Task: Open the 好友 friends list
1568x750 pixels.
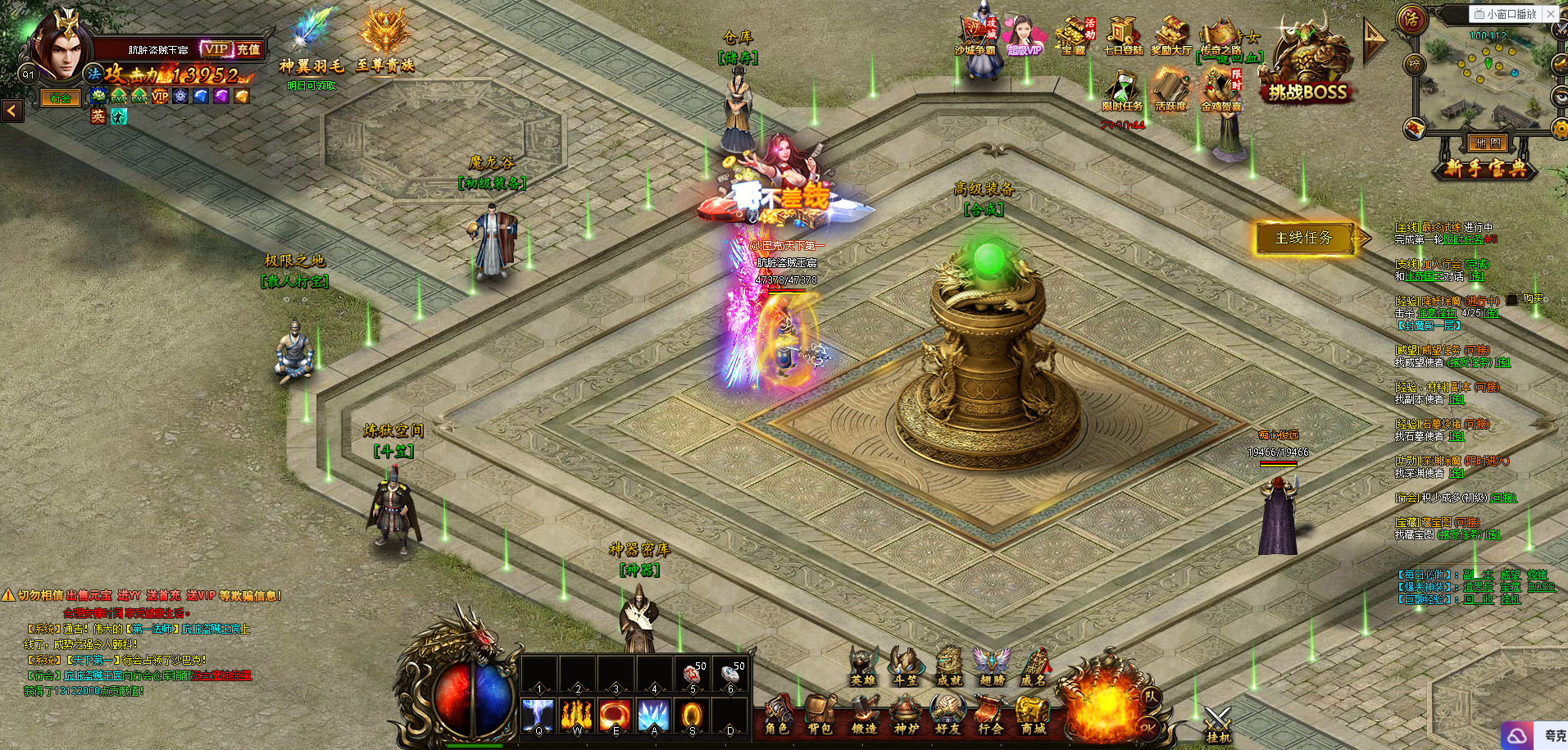Action: point(948,715)
